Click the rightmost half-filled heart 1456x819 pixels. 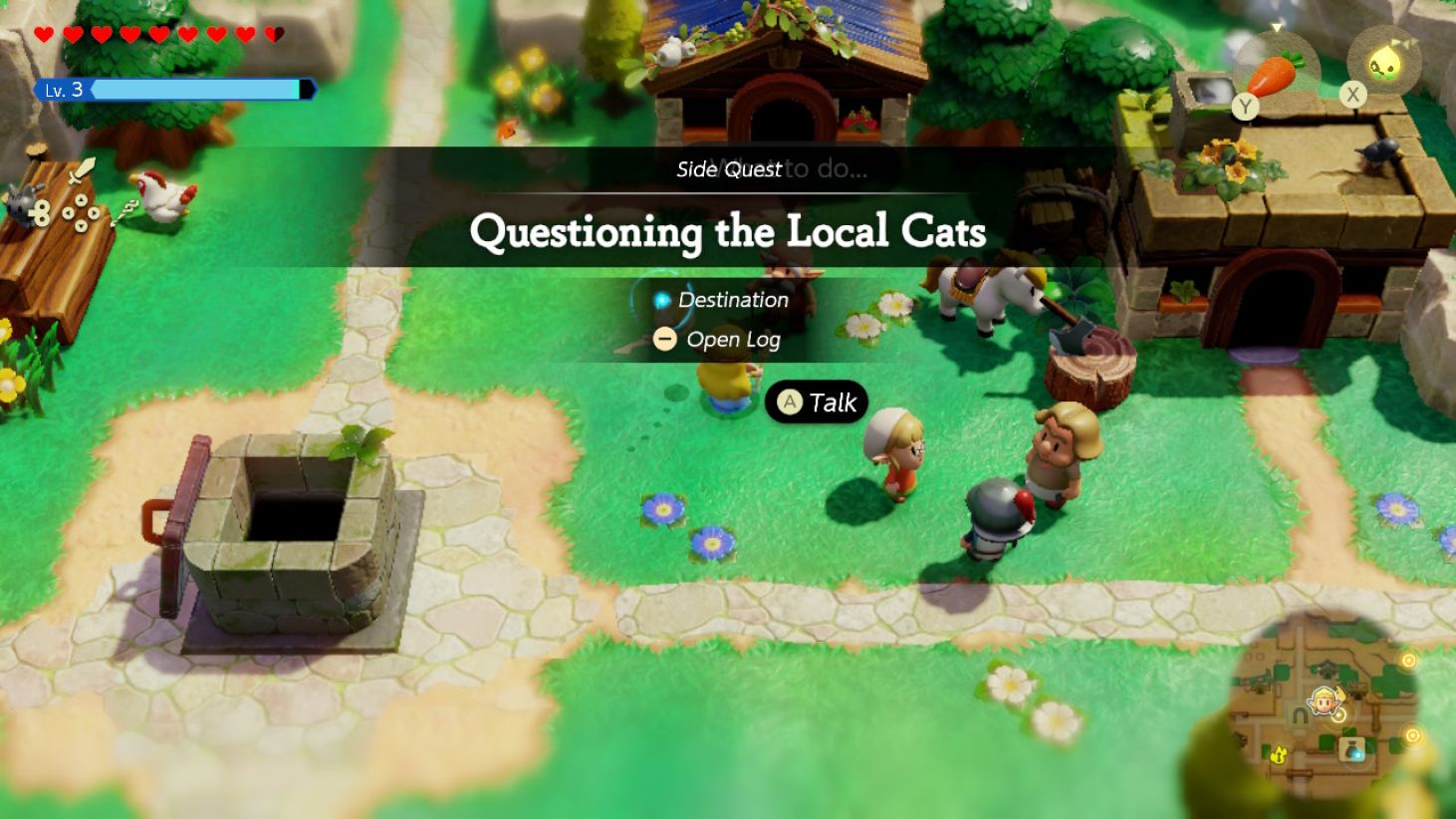pos(276,33)
